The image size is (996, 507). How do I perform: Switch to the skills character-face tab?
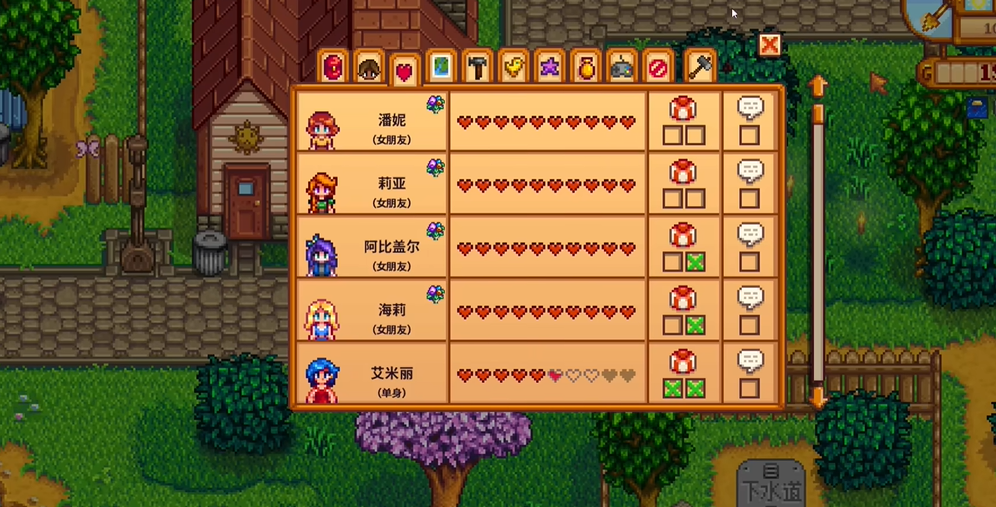[369, 68]
